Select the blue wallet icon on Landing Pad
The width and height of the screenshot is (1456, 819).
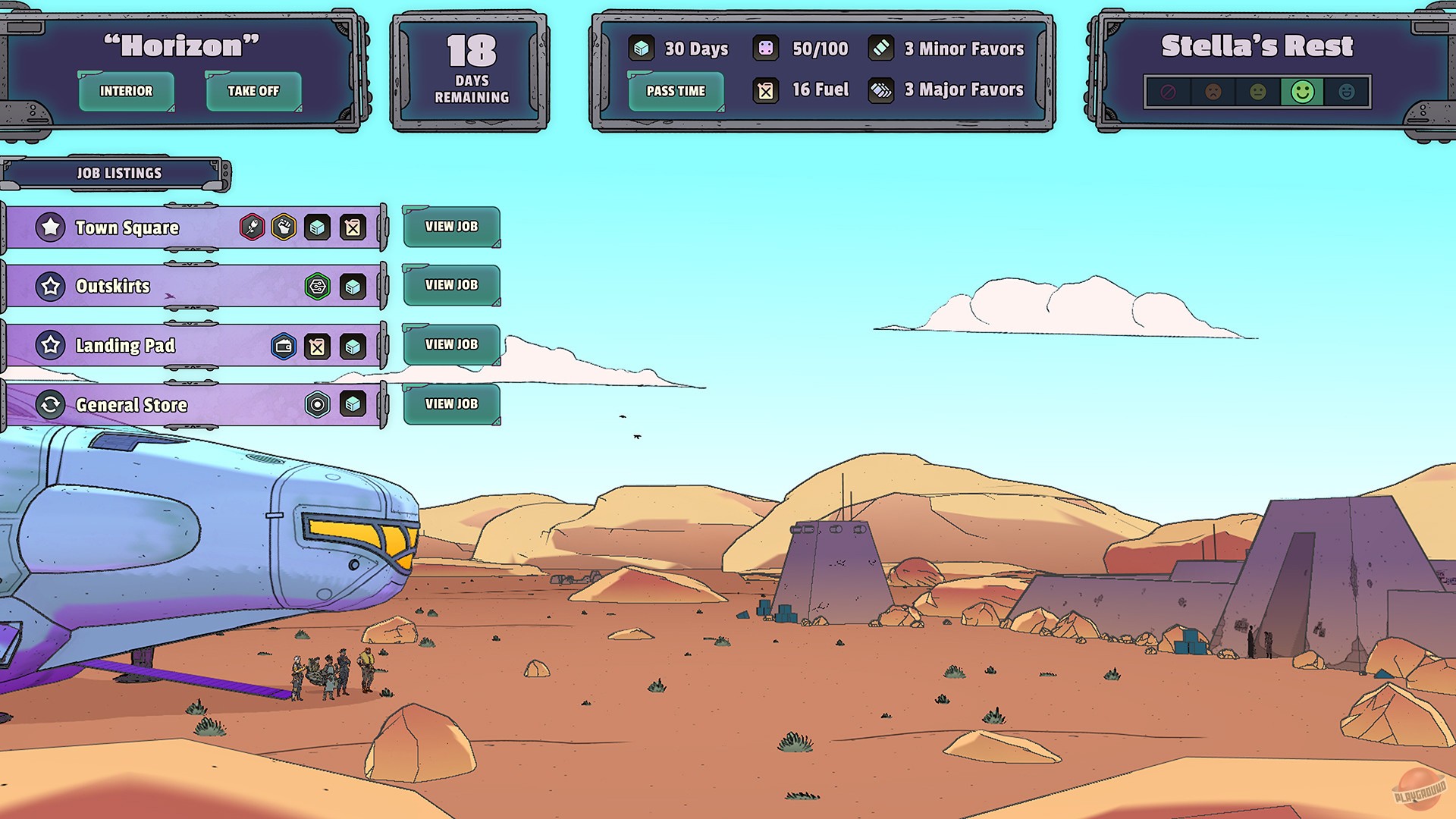(x=283, y=347)
